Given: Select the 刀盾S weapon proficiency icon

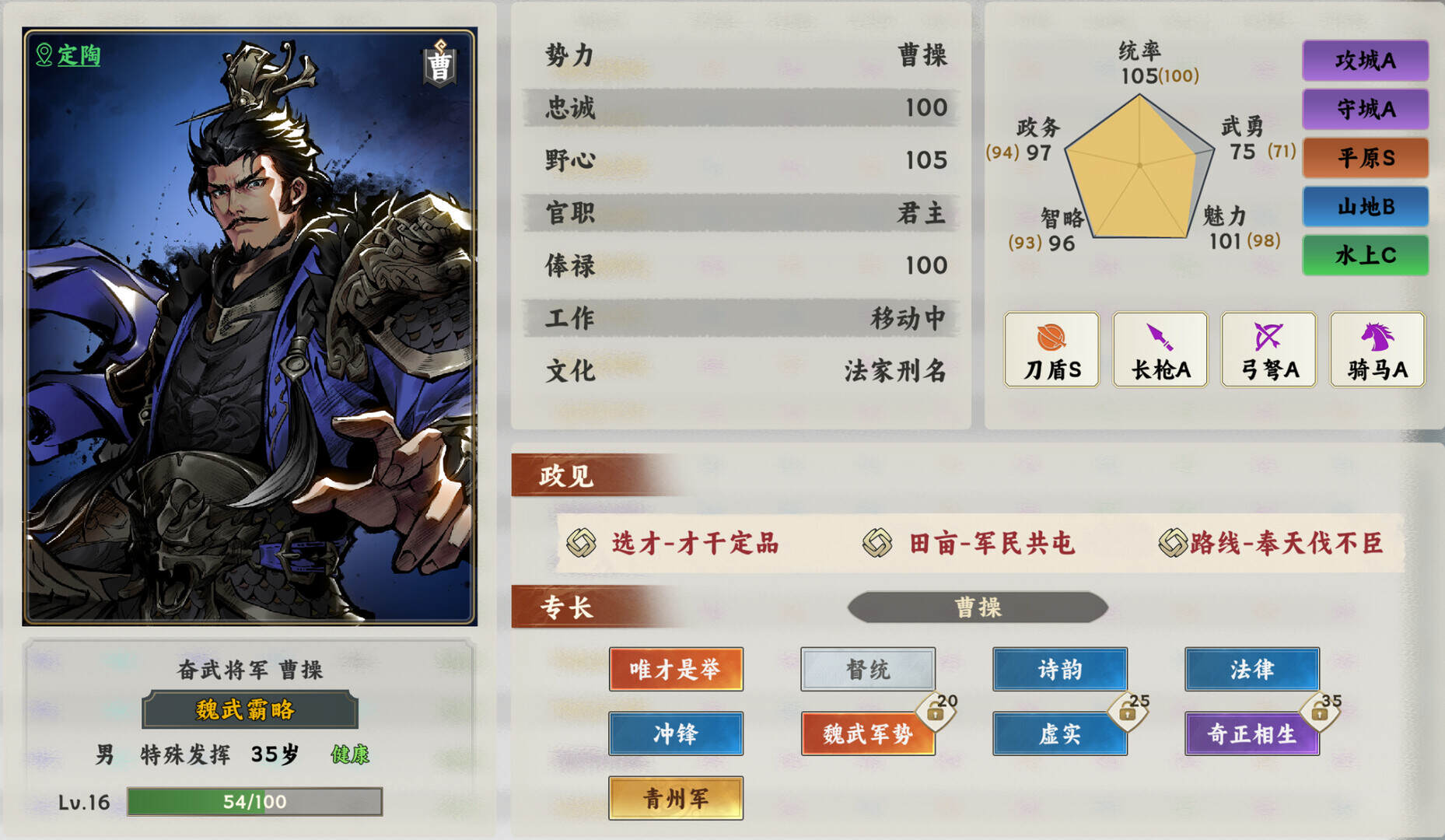Looking at the screenshot, I should [x=1051, y=349].
